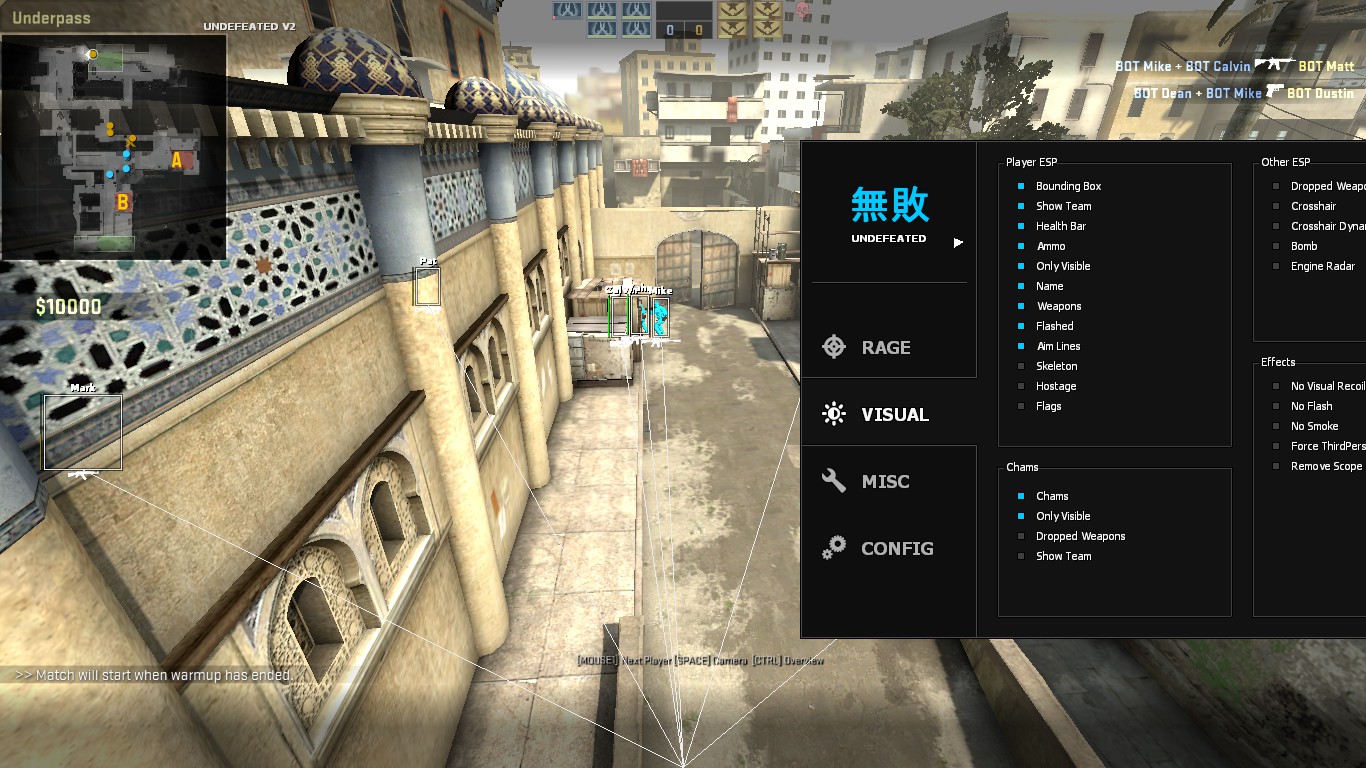Uncheck the Name option

[1021, 286]
